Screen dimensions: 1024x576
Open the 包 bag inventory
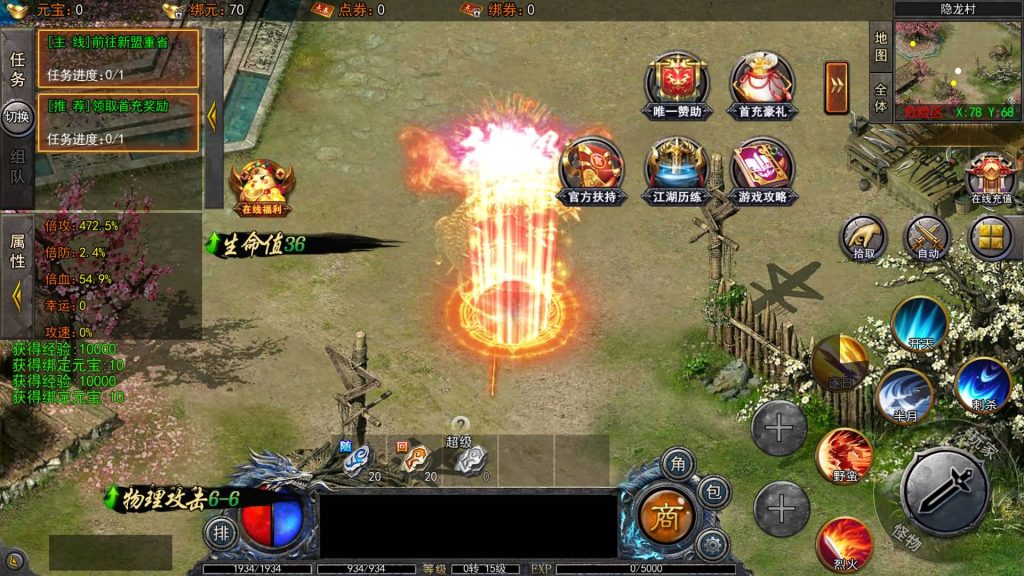click(713, 492)
